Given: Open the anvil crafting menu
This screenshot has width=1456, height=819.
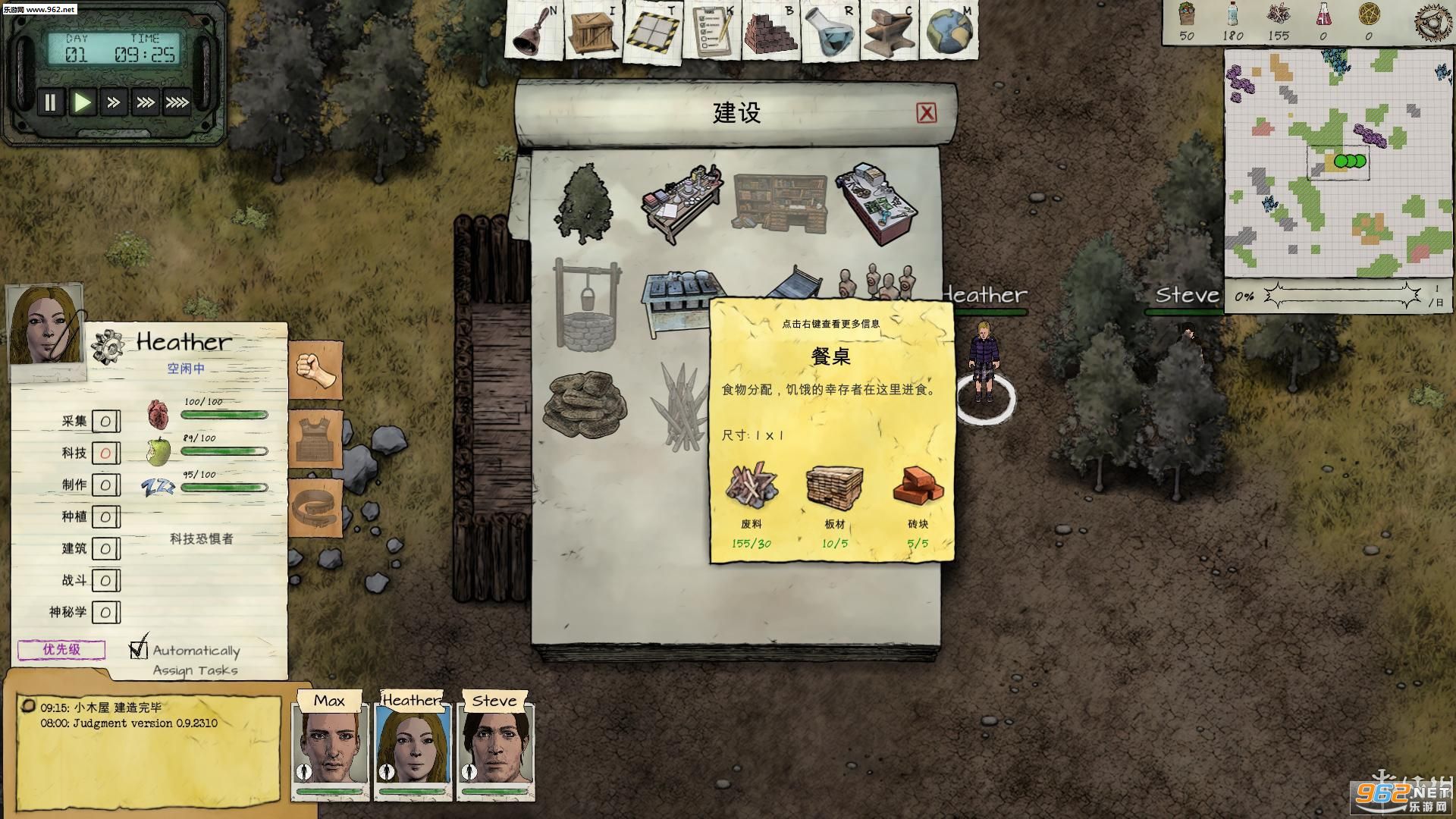Looking at the screenshot, I should click(889, 32).
